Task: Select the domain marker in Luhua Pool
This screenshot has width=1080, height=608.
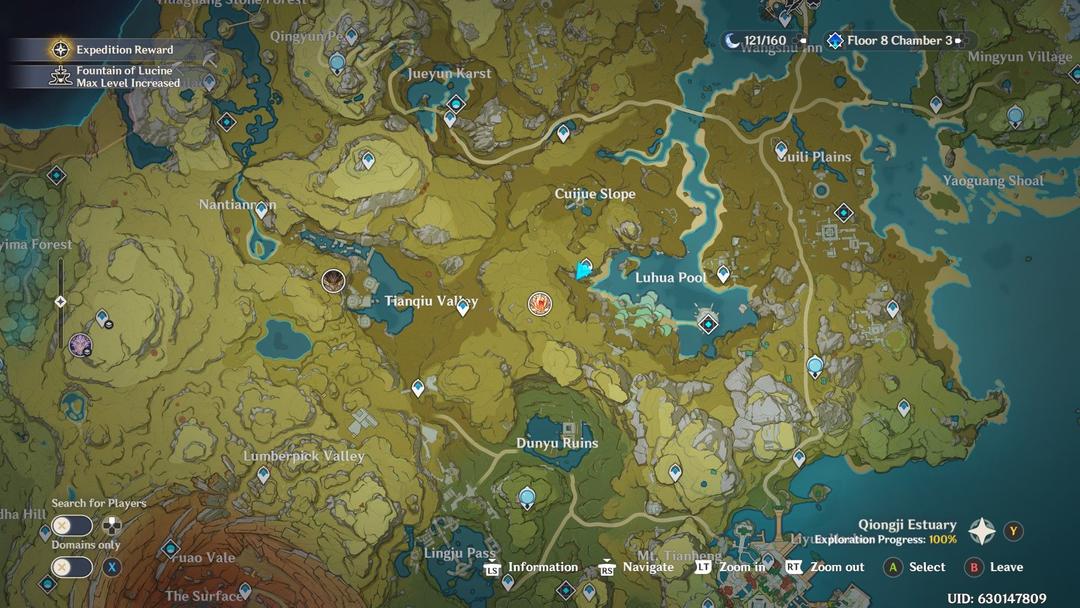Action: pos(709,323)
